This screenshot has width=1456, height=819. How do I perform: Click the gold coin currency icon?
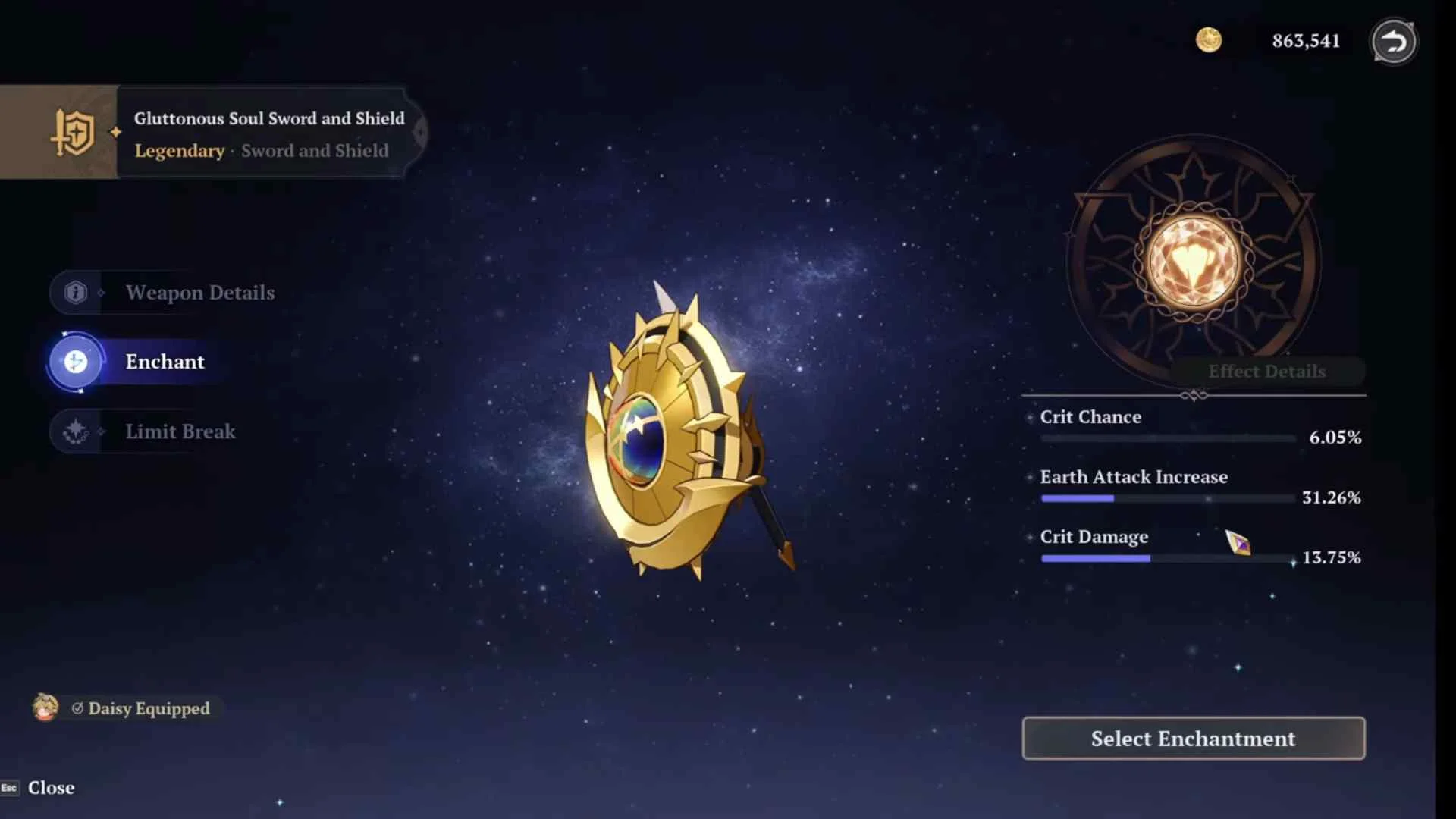pos(1210,41)
